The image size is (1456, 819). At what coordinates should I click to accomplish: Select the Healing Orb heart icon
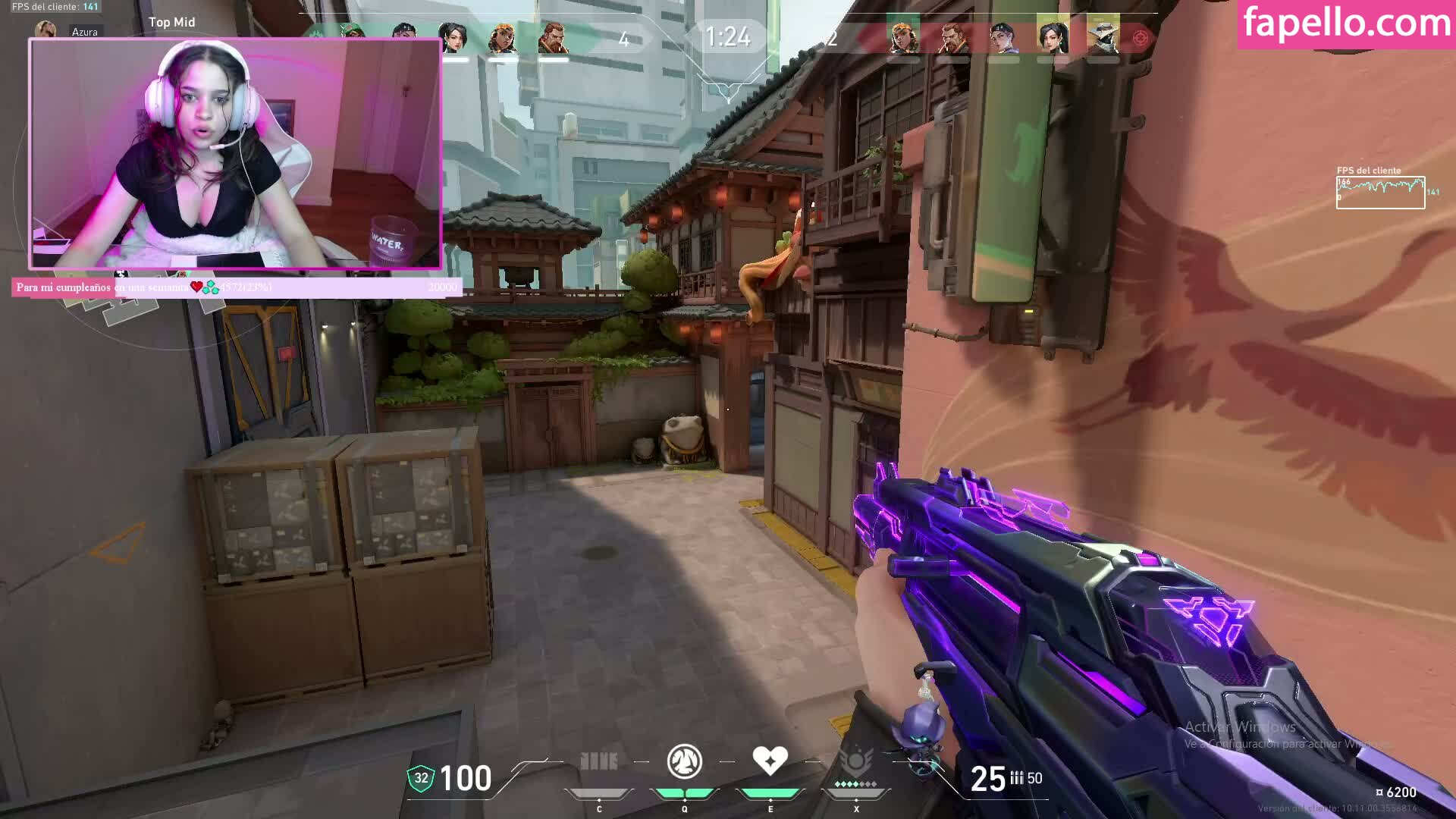click(x=770, y=761)
